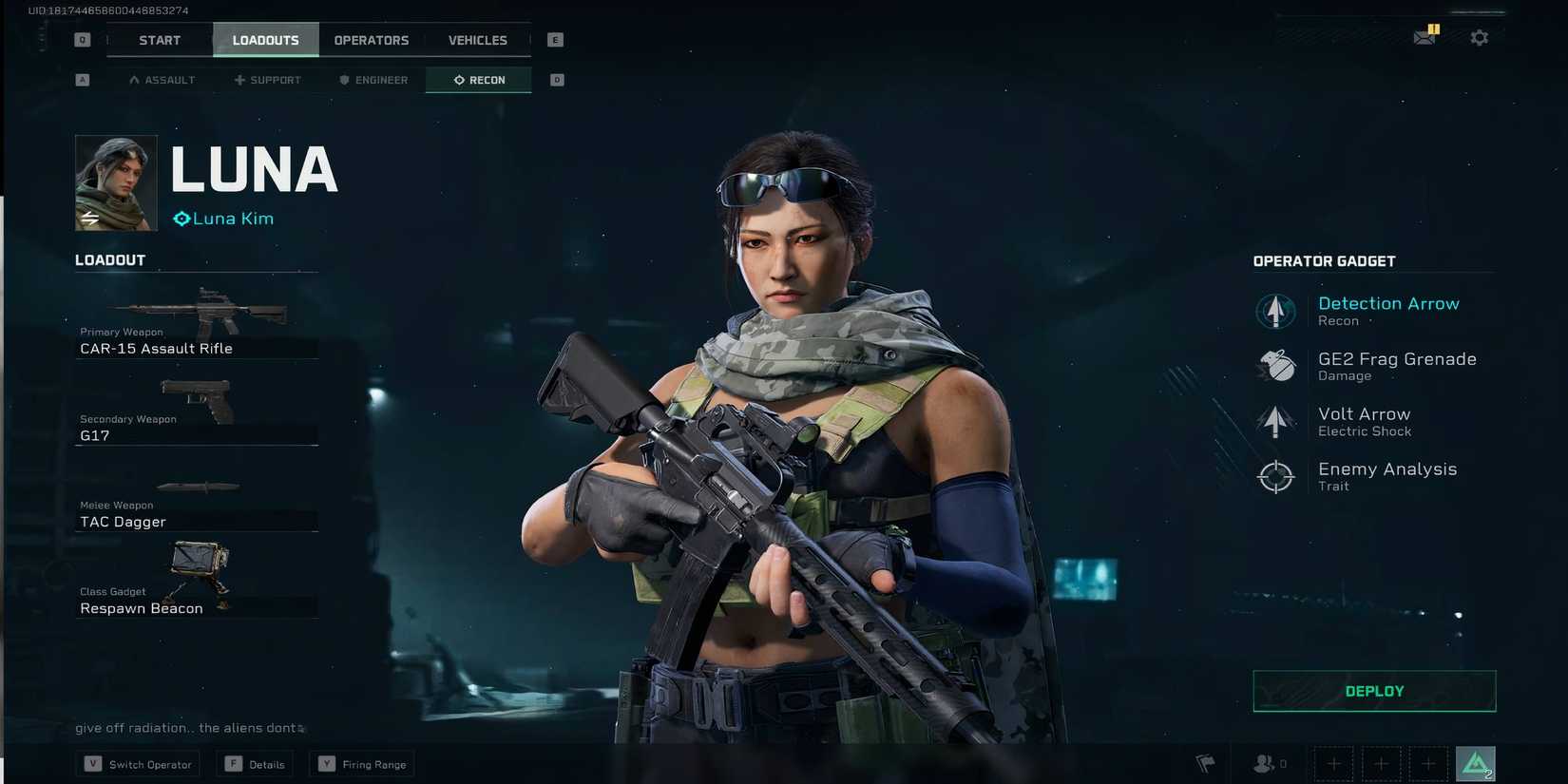The width and height of the screenshot is (1568, 784).
Task: Open the Respawn Beacon class gadget slot
Action: [x=197, y=580]
